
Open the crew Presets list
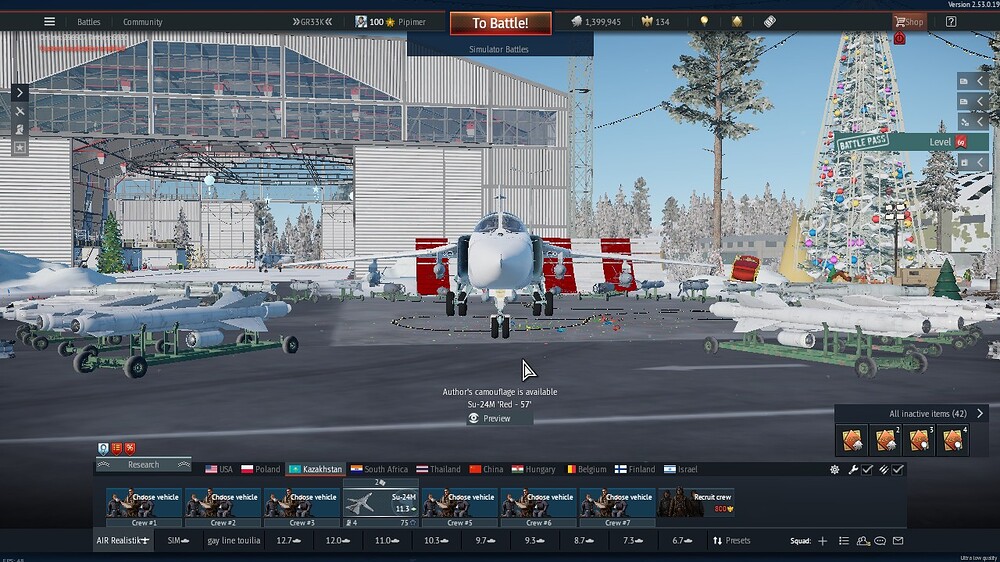pos(732,541)
